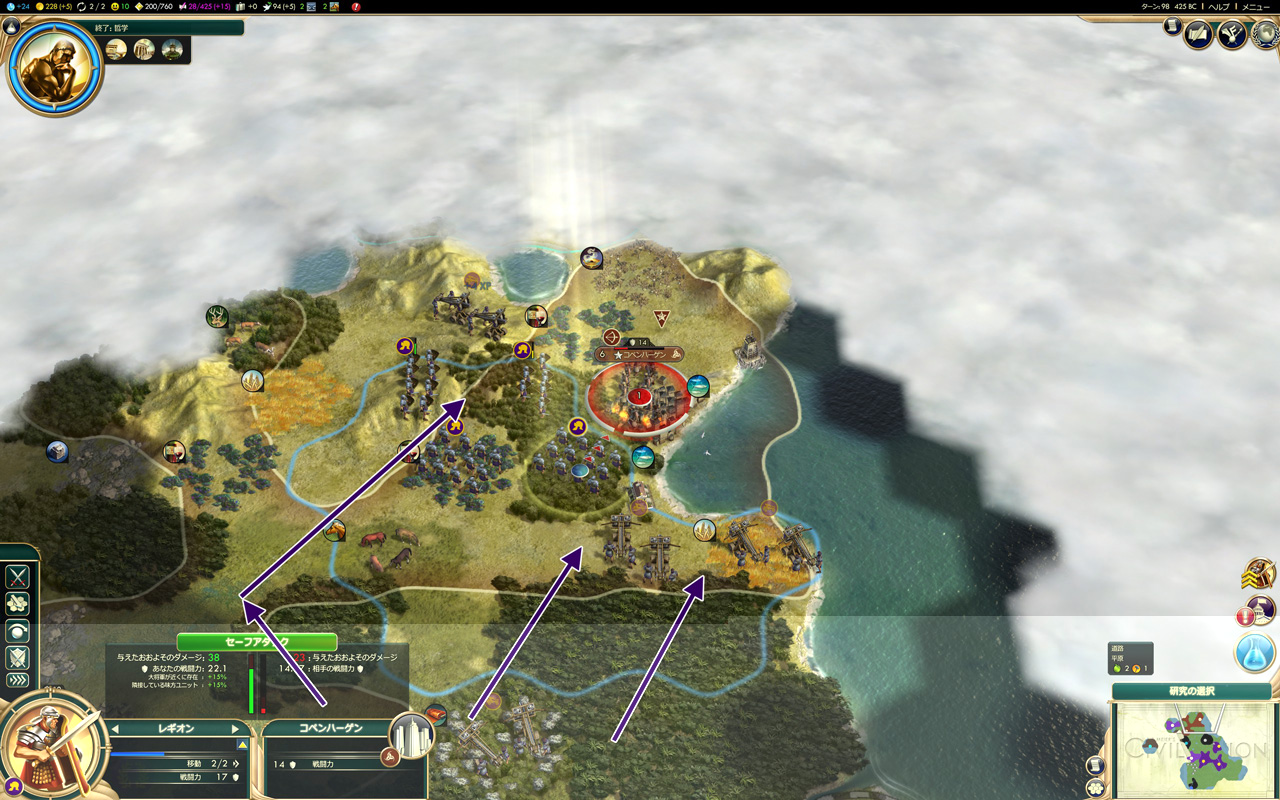Cycle to next unit with right arrow
The width and height of the screenshot is (1280, 800).
click(x=236, y=729)
